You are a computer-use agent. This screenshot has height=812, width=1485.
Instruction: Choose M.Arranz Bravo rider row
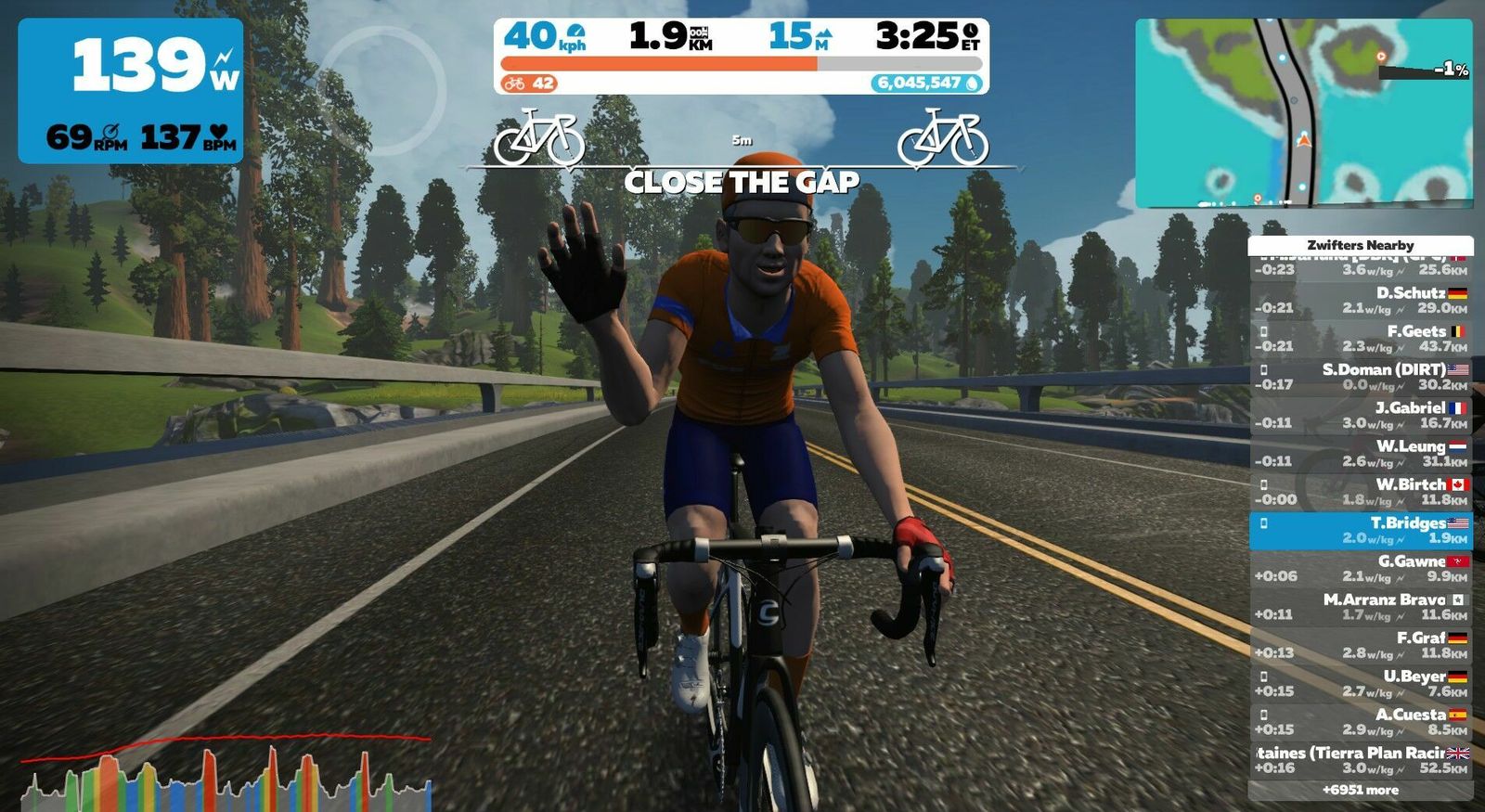[1361, 607]
